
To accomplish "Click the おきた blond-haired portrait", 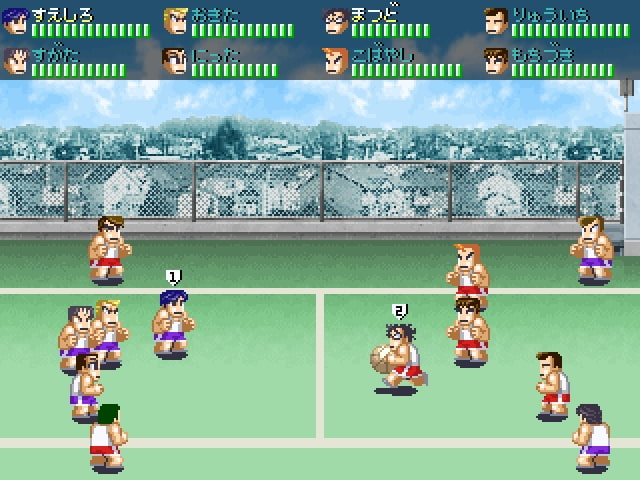I will 176,22.
